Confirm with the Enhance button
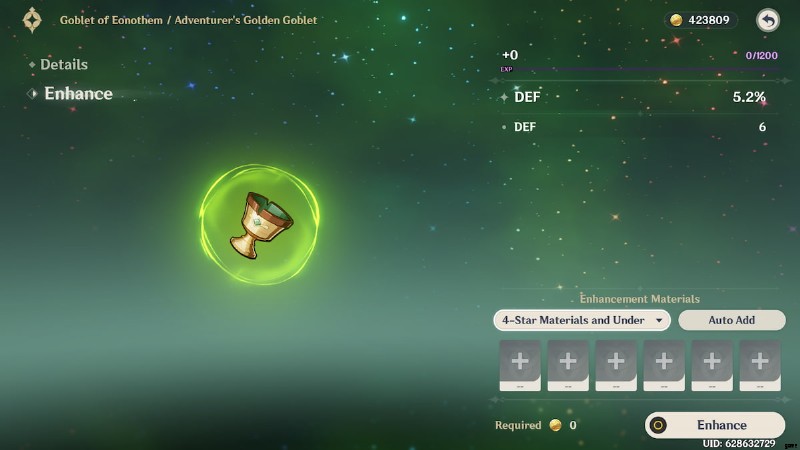 [715, 425]
